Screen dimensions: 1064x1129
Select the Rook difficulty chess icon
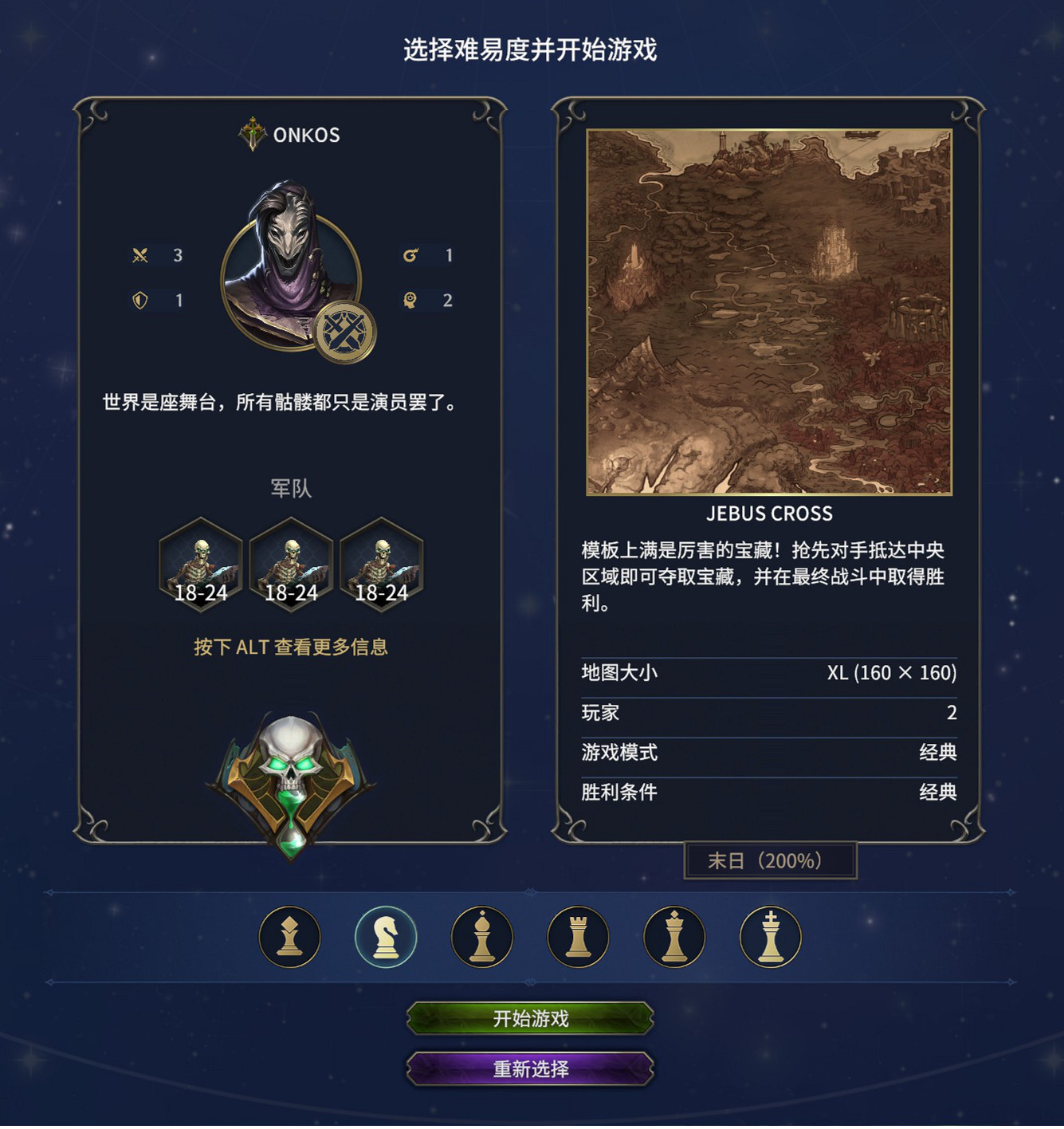[x=577, y=936]
